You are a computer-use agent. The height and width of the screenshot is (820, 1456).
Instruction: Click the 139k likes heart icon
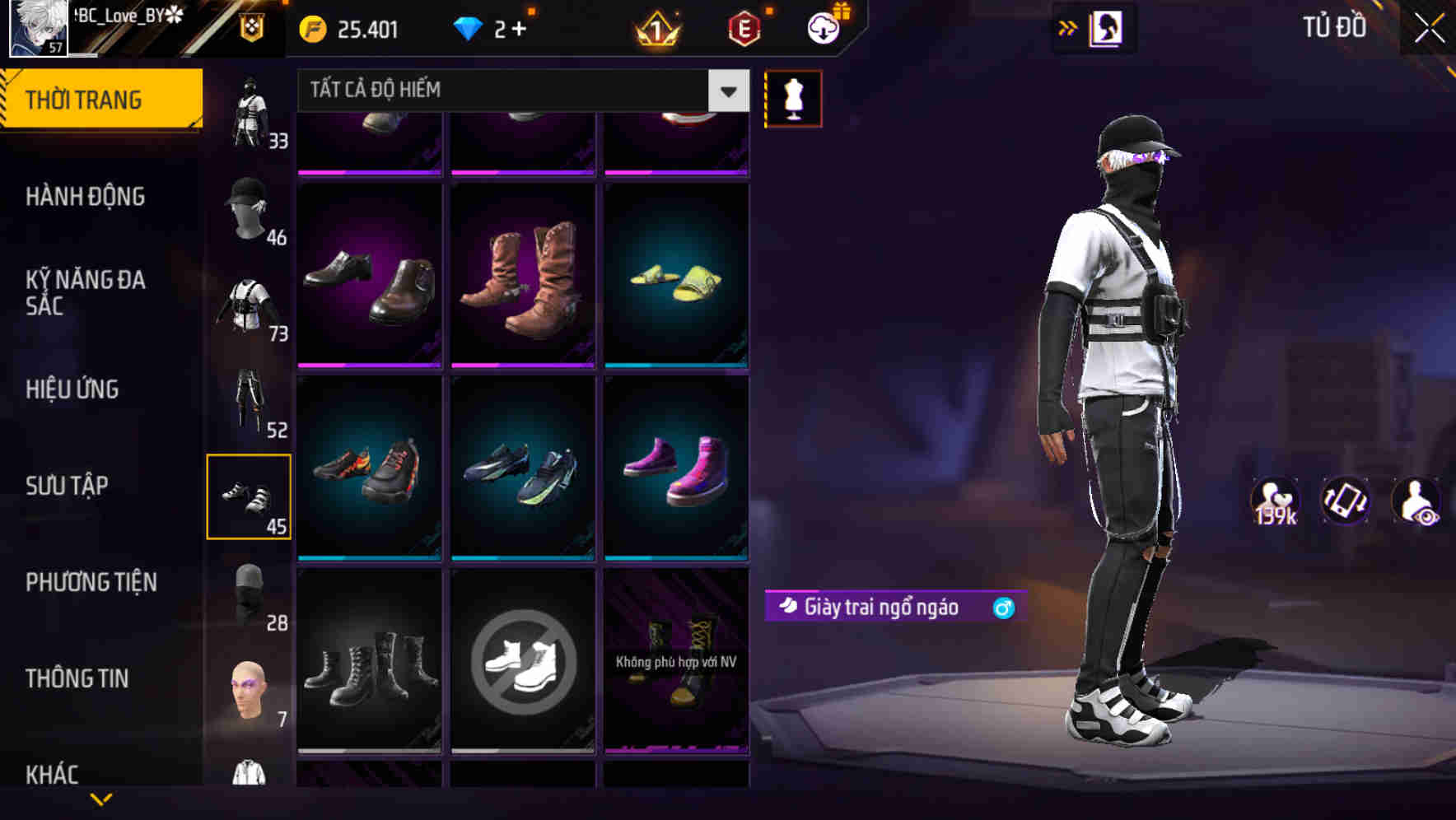pos(1274,501)
